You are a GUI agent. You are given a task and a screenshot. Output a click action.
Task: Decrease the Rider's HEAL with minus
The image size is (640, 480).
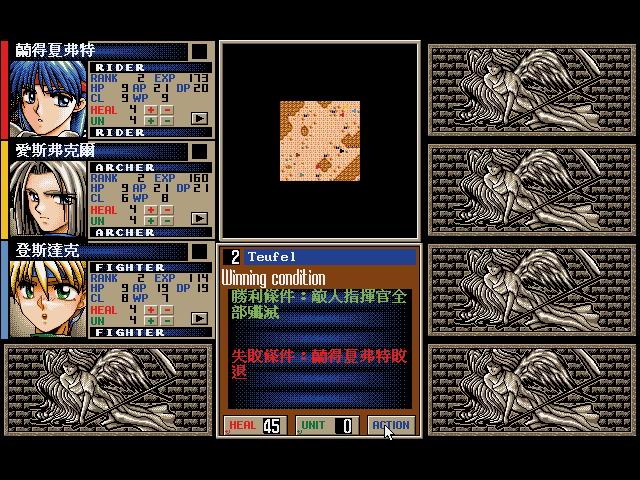(166, 110)
